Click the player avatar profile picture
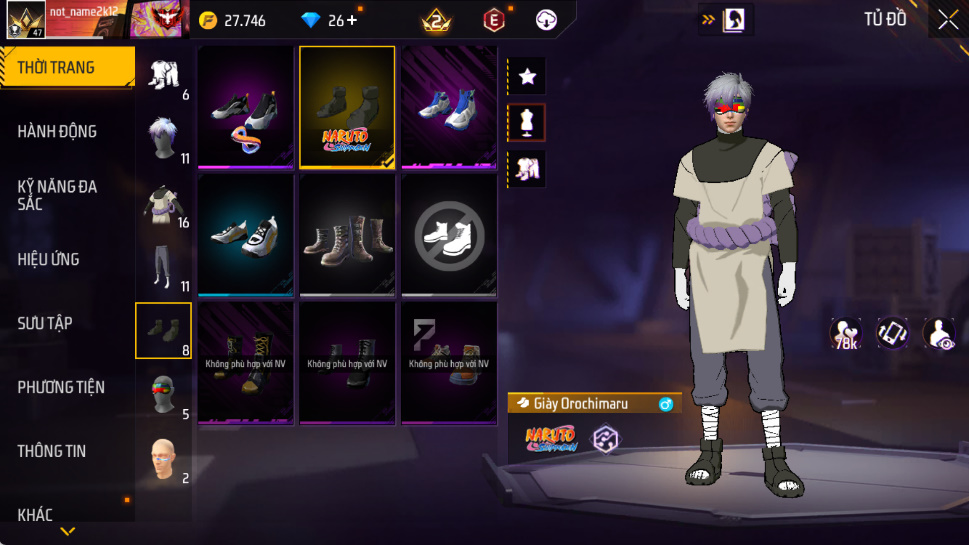This screenshot has height=545, width=969. click(24, 20)
